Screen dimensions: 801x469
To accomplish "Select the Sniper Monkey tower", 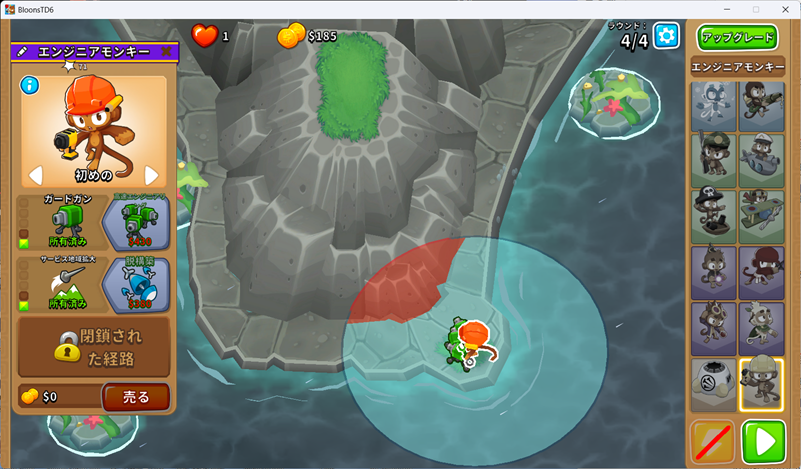I will point(714,161).
